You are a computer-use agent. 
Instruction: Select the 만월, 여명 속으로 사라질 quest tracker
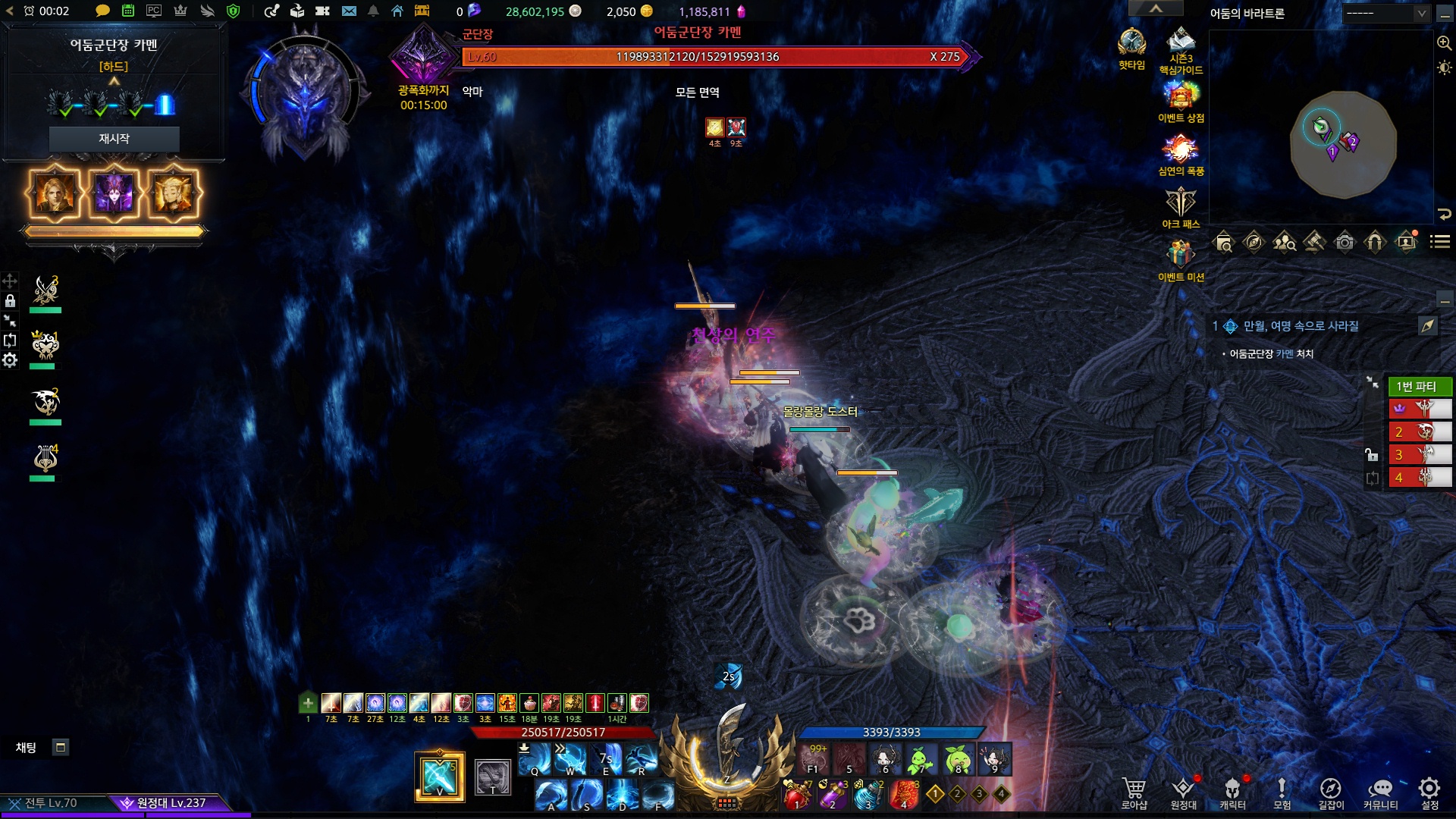click(1301, 326)
